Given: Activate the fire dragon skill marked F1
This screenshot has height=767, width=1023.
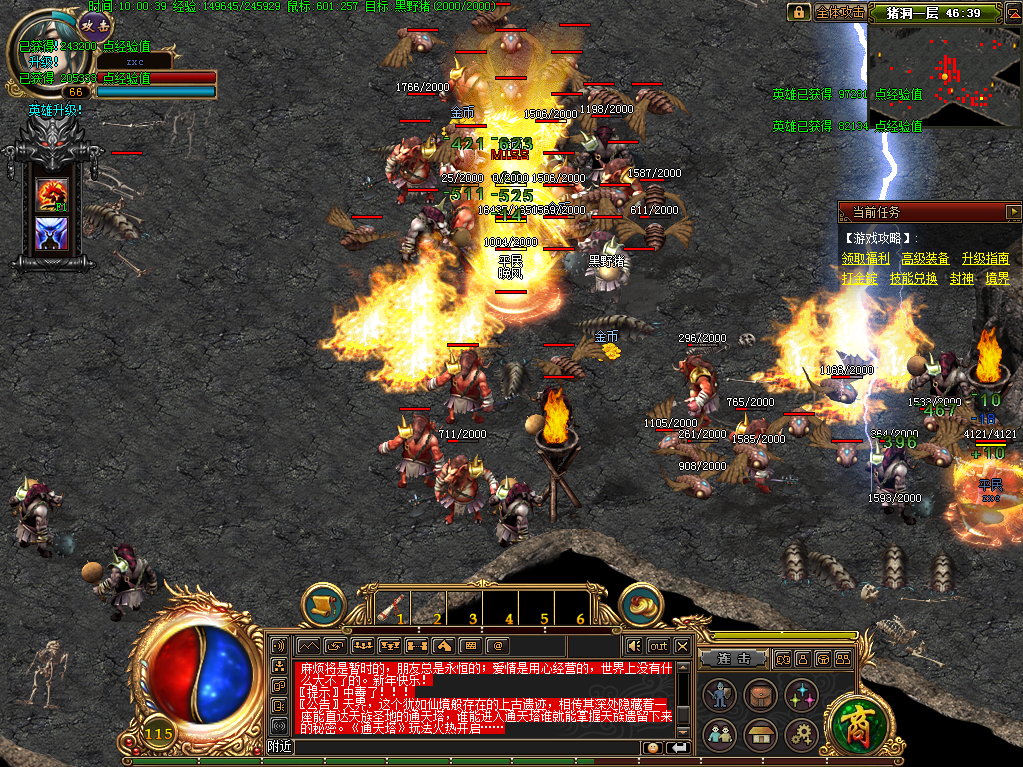Looking at the screenshot, I should (x=51, y=193).
